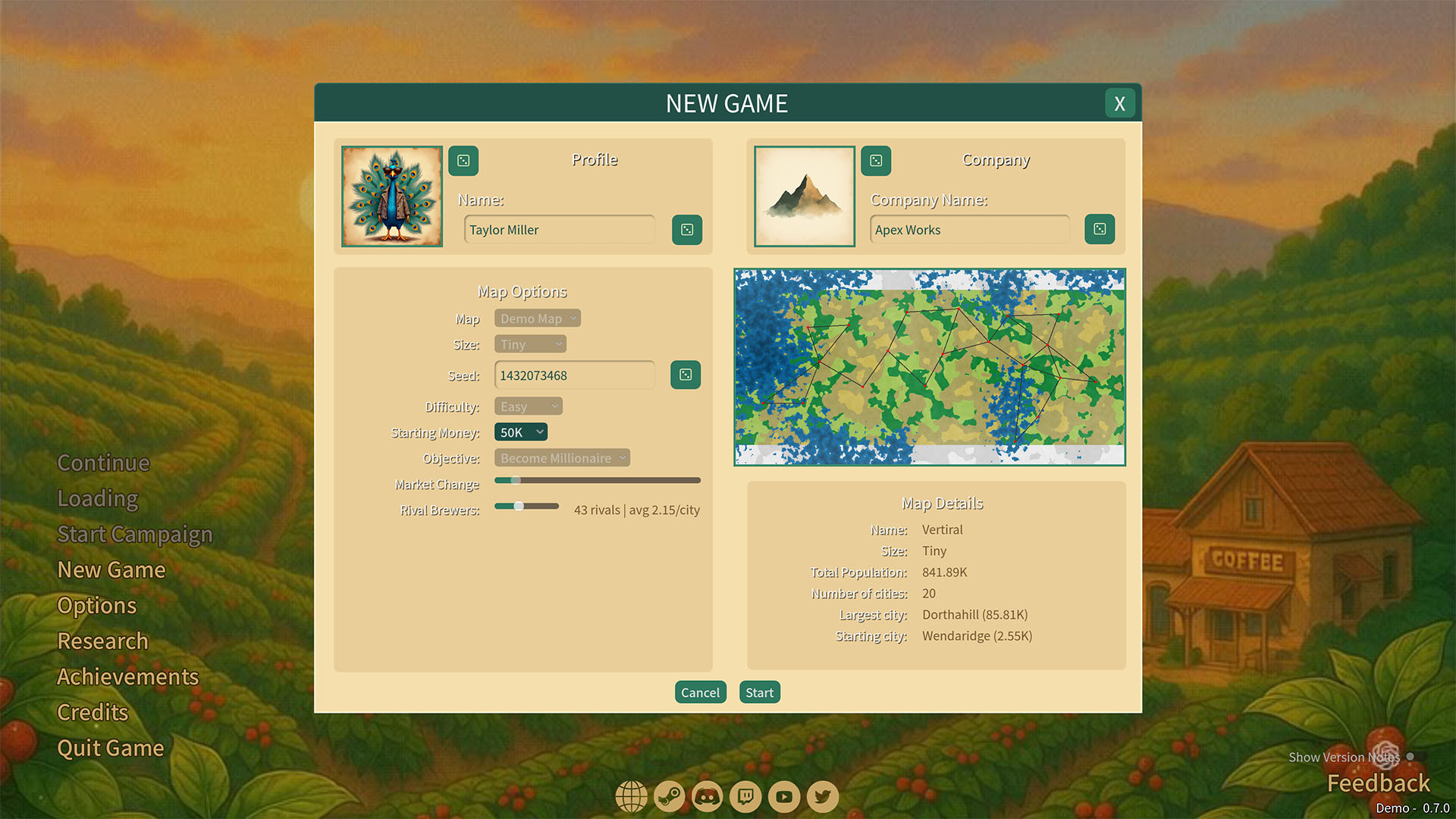Select Options from the main menu

coord(97,605)
